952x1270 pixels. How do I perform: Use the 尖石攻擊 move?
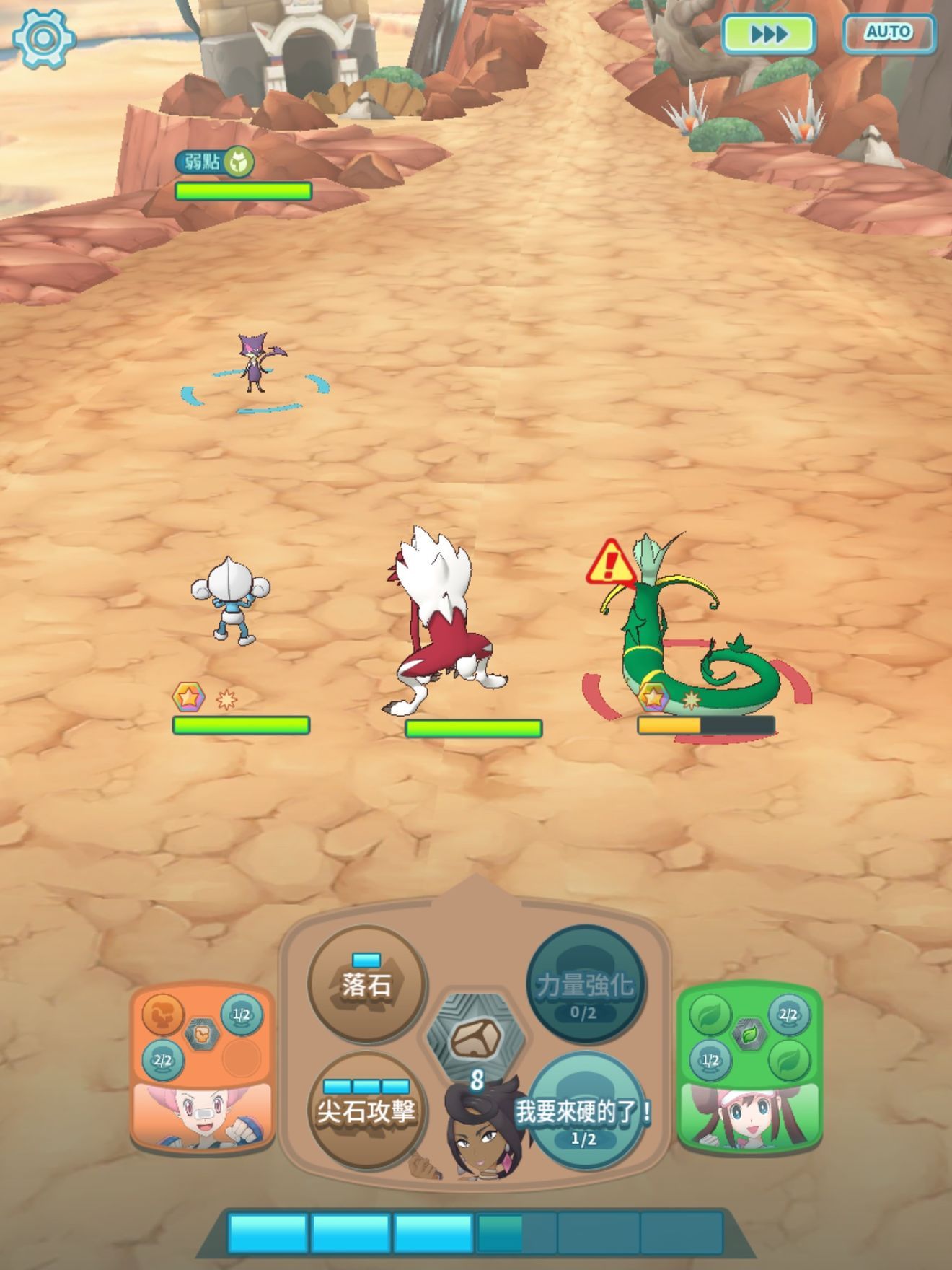point(366,1111)
